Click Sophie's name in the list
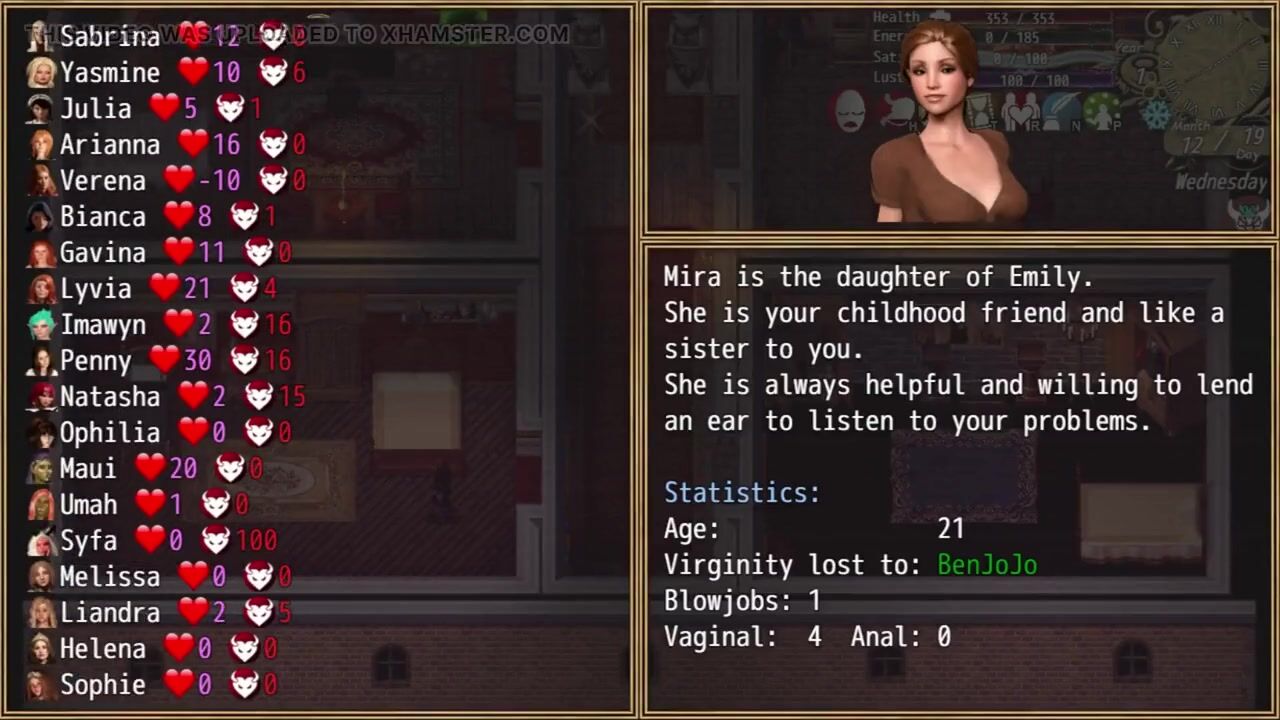The width and height of the screenshot is (1280, 720). [x=102, y=685]
